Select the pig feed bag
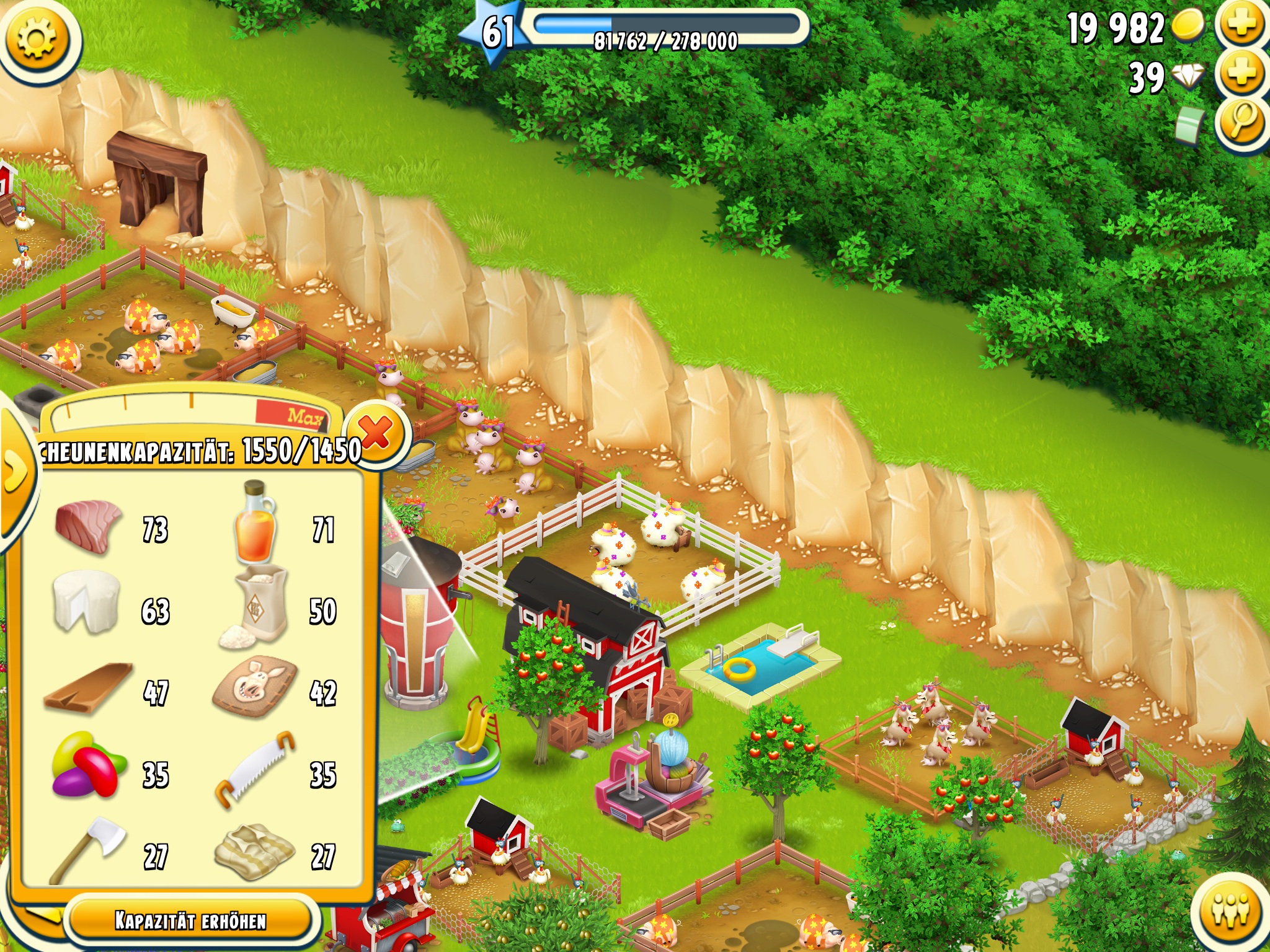Viewport: 1270px width, 952px height. [x=255, y=687]
